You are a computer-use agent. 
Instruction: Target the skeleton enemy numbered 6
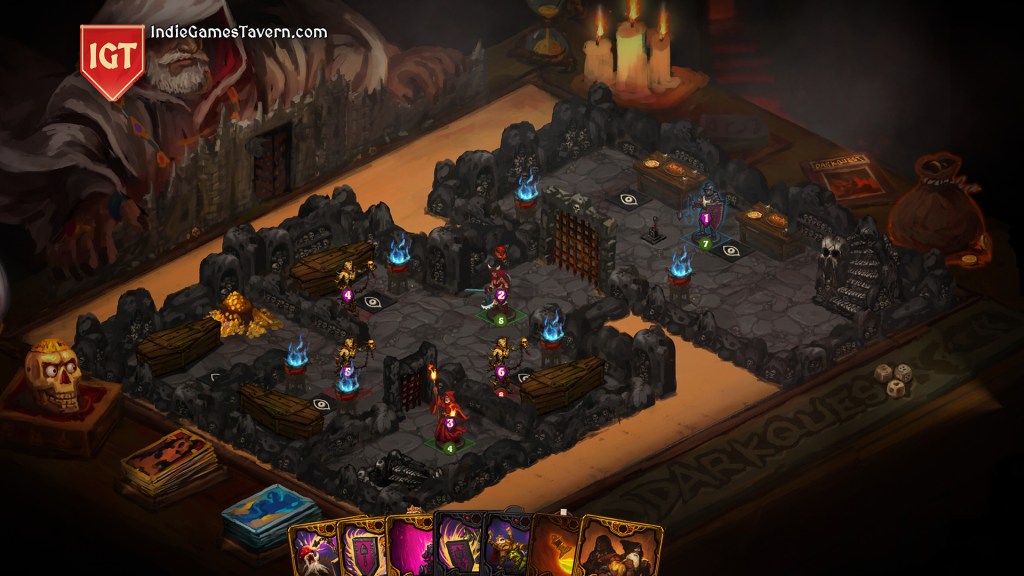(x=499, y=360)
